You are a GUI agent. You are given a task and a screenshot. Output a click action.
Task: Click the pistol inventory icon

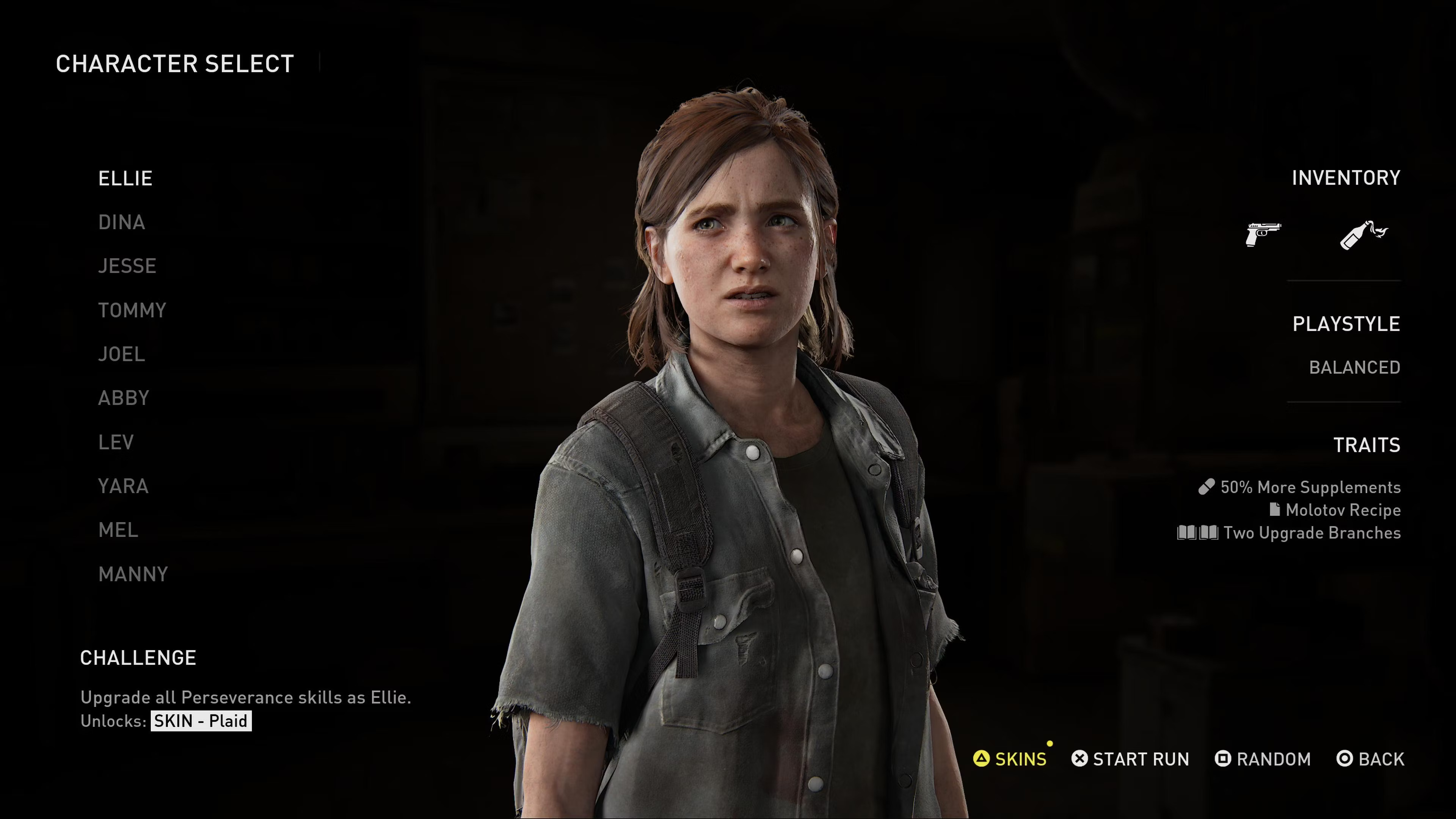(x=1263, y=234)
